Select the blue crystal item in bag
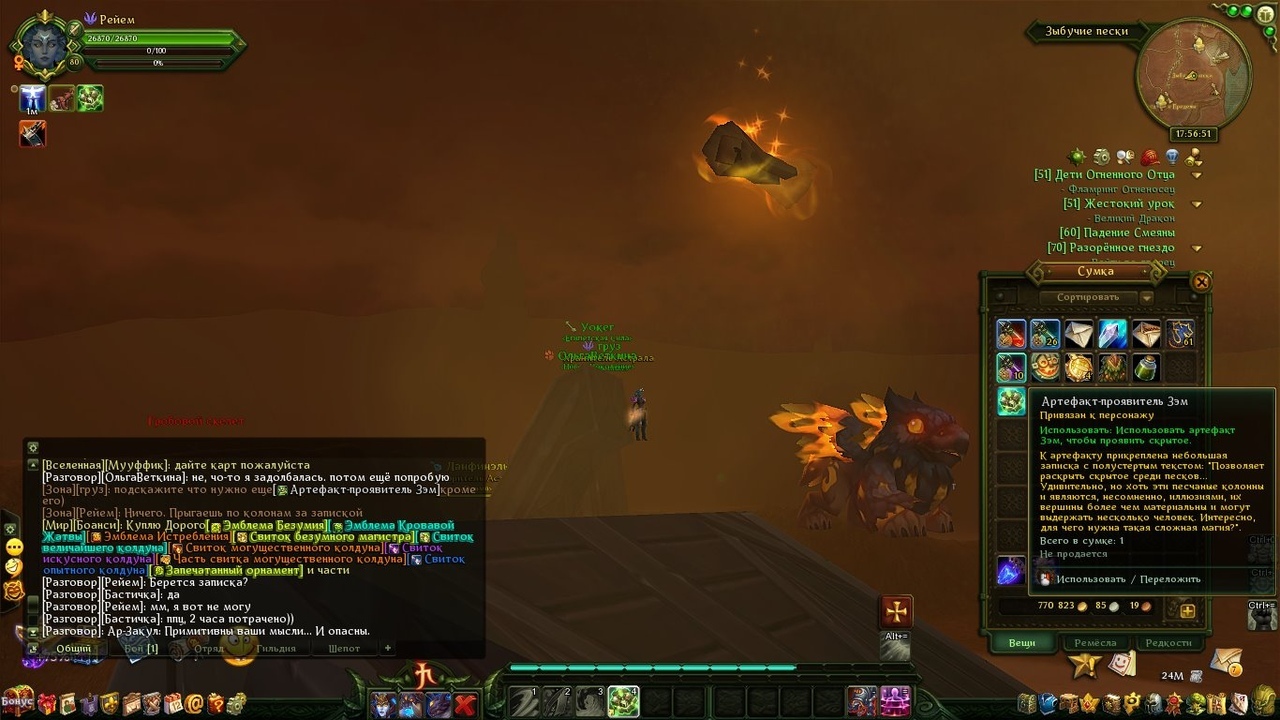 pos(1112,334)
